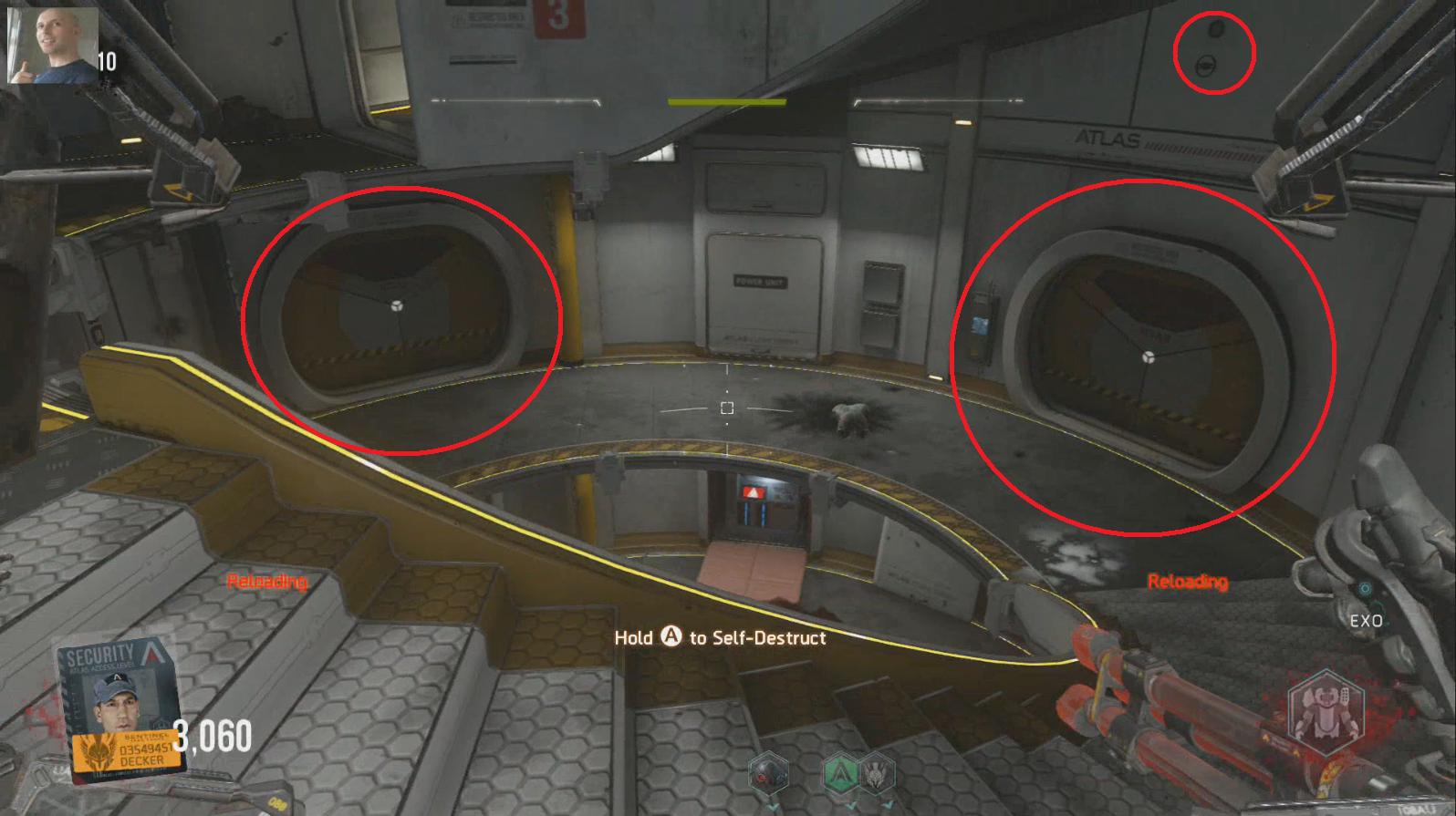Click the green health bar at top center

pyautogui.click(x=728, y=103)
